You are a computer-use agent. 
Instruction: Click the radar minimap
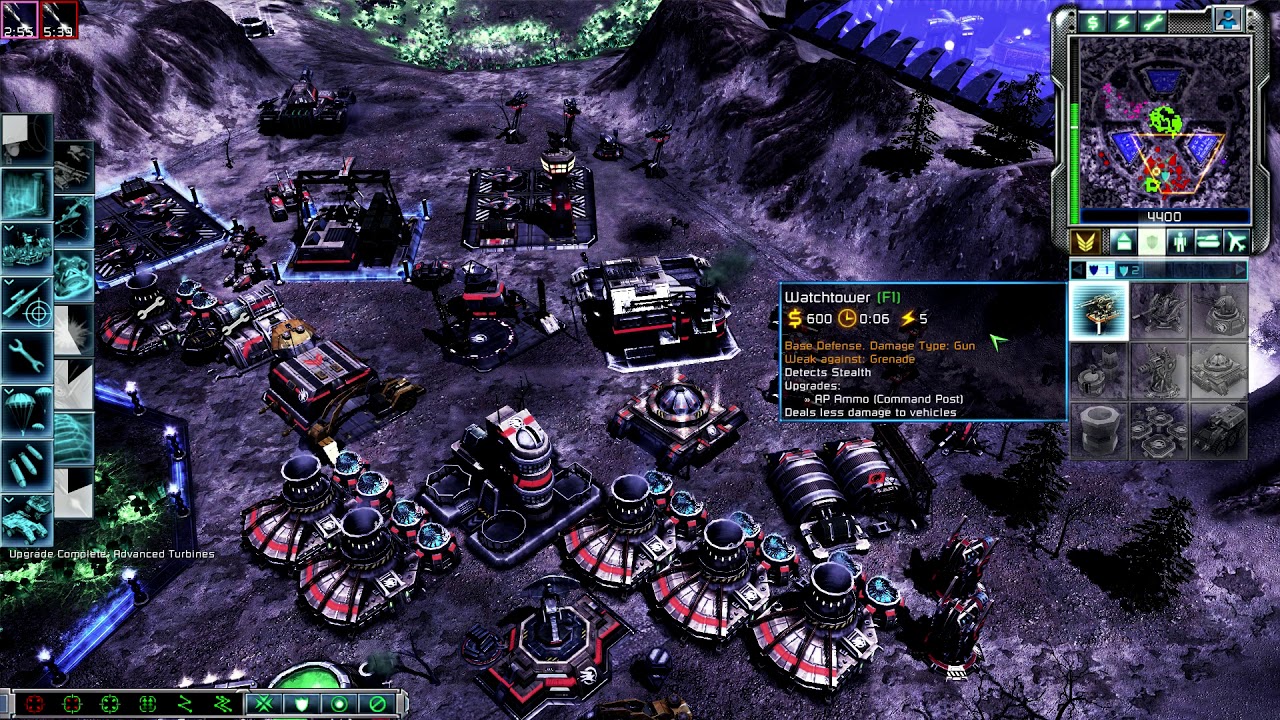point(1165,123)
